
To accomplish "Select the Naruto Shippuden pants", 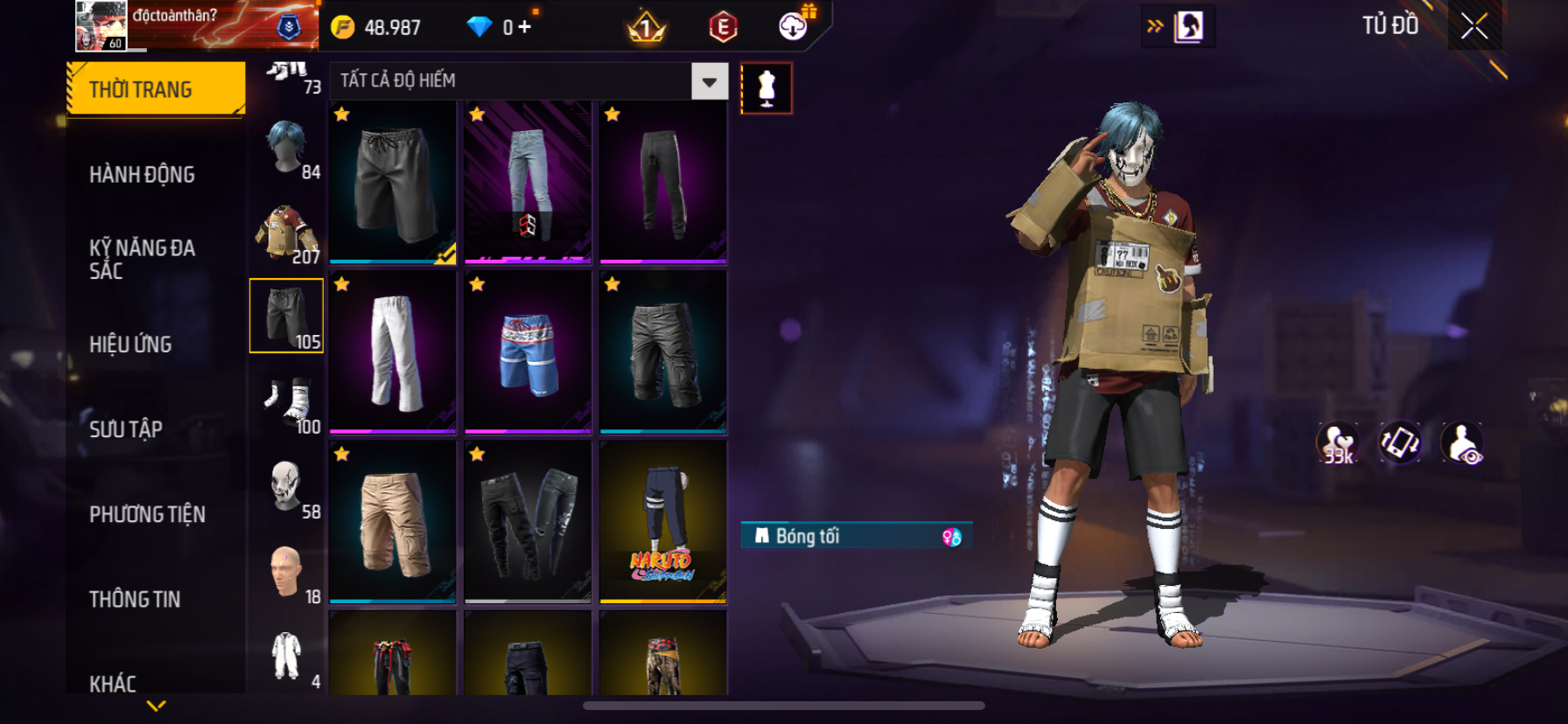I will pos(662,522).
